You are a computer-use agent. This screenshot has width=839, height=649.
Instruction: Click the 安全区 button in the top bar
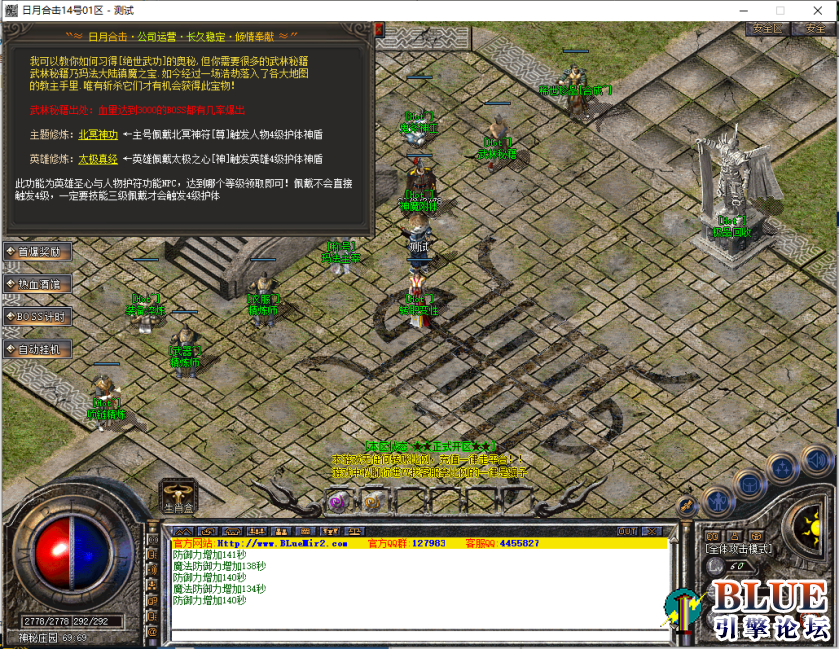(767, 29)
